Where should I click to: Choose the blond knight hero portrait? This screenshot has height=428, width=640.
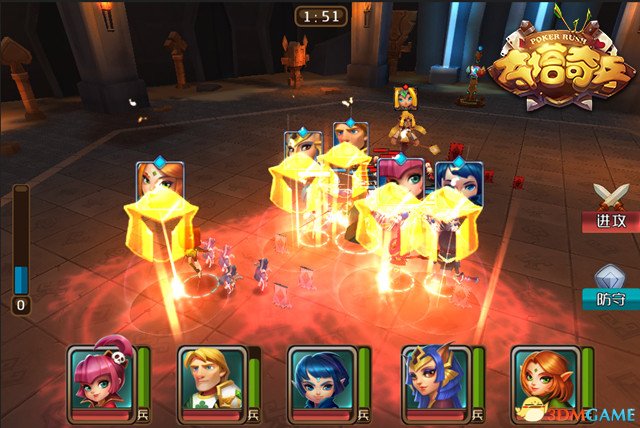pos(210,379)
